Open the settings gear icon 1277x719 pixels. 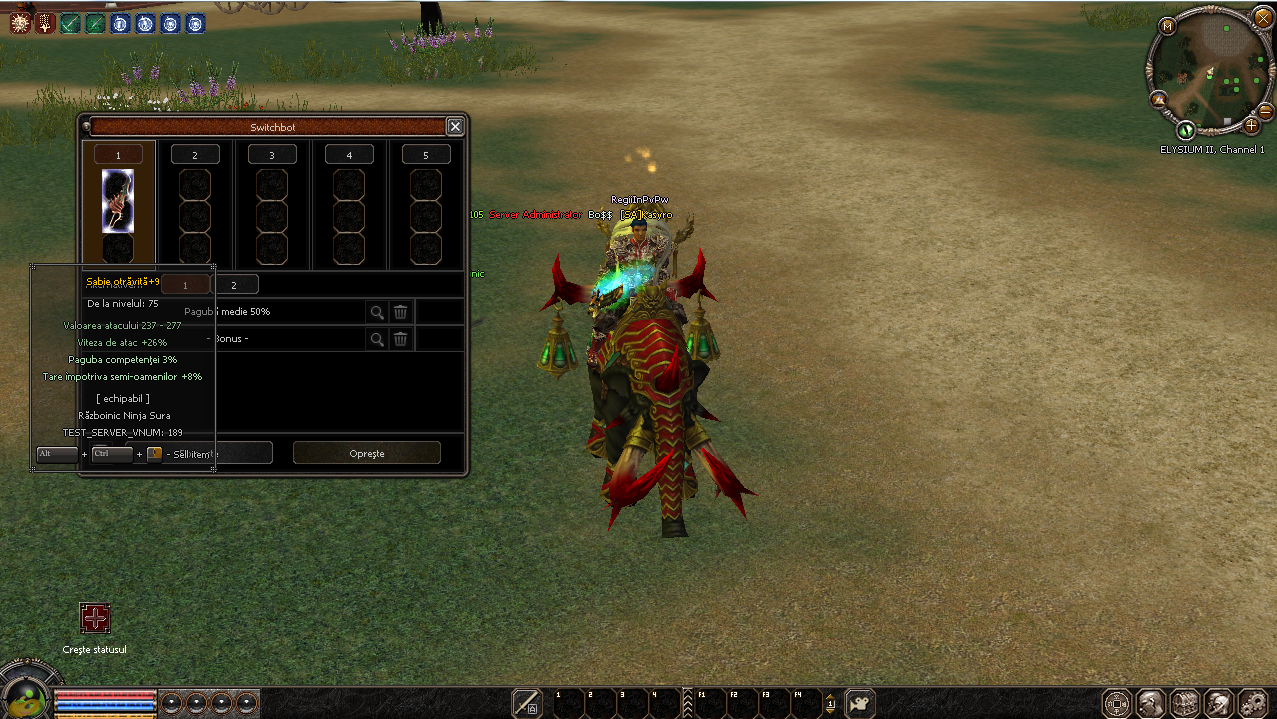click(x=1252, y=703)
